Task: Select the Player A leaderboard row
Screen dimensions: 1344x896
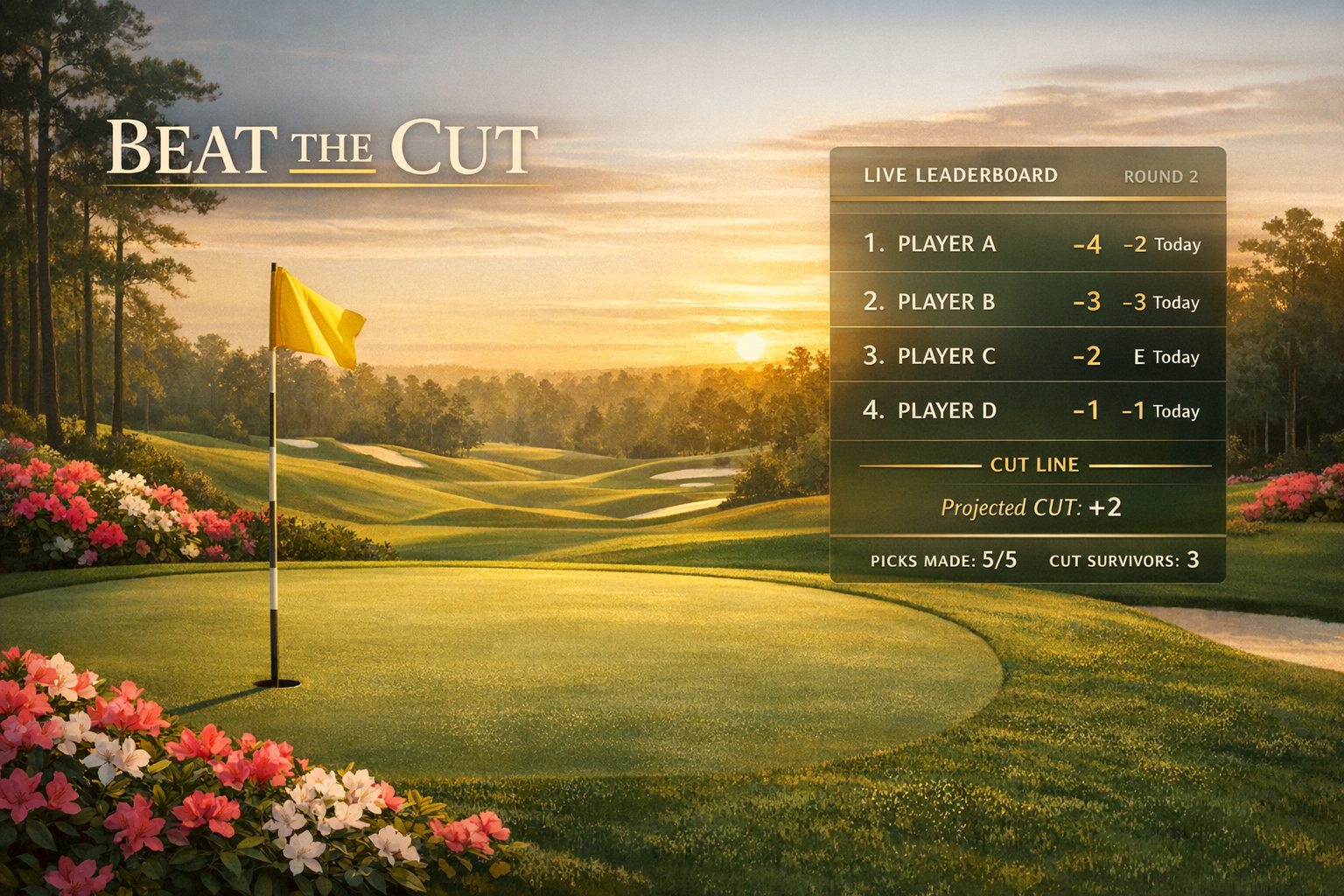Action: 1027,243
